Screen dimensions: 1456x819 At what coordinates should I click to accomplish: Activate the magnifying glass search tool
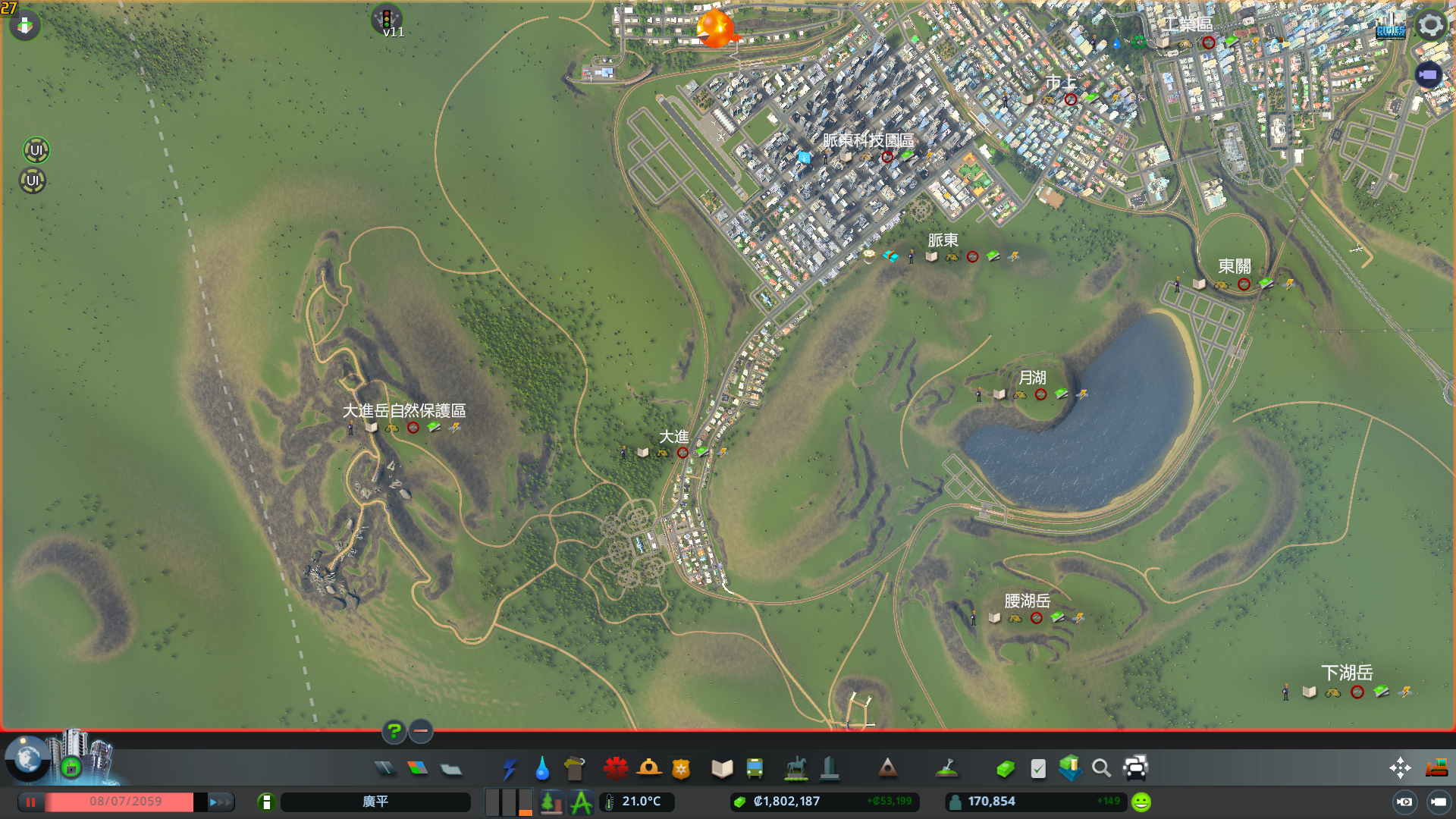(1101, 769)
